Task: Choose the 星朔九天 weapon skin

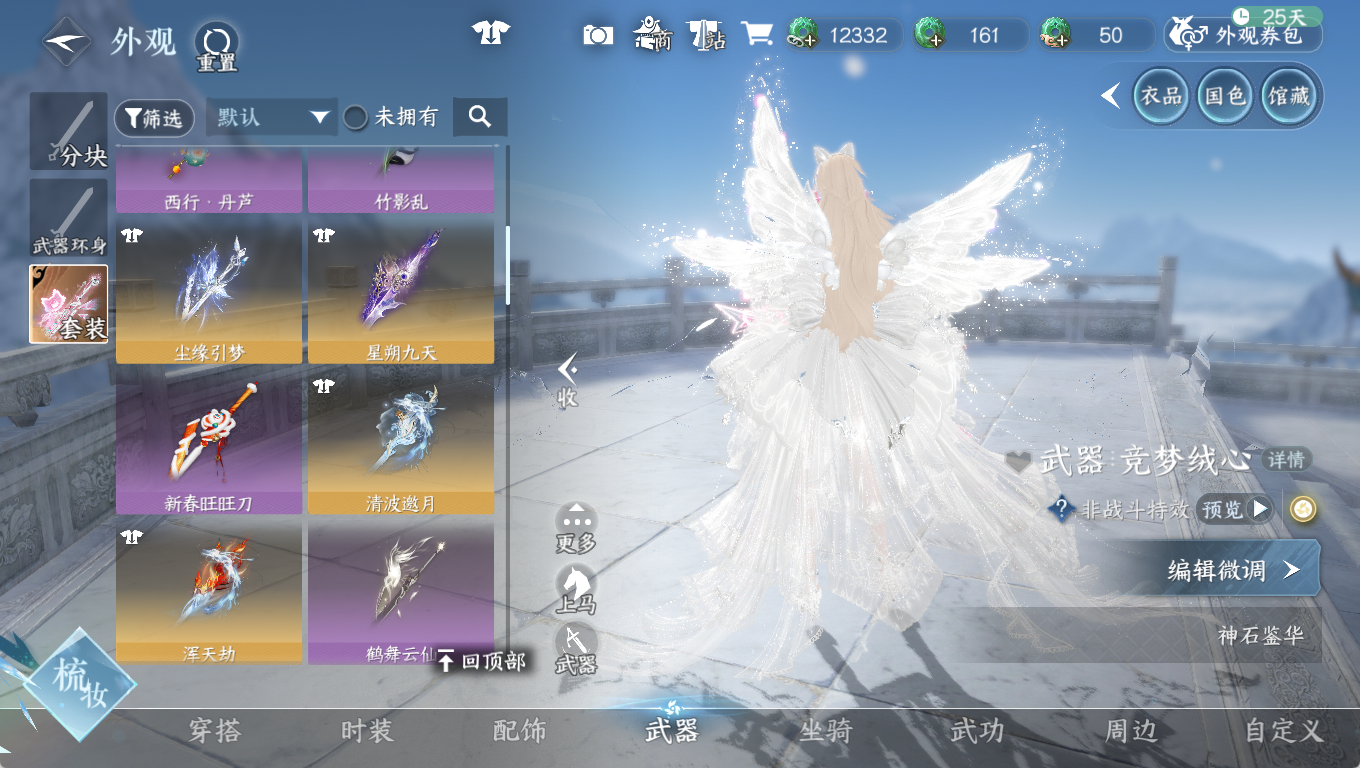Action: point(401,292)
